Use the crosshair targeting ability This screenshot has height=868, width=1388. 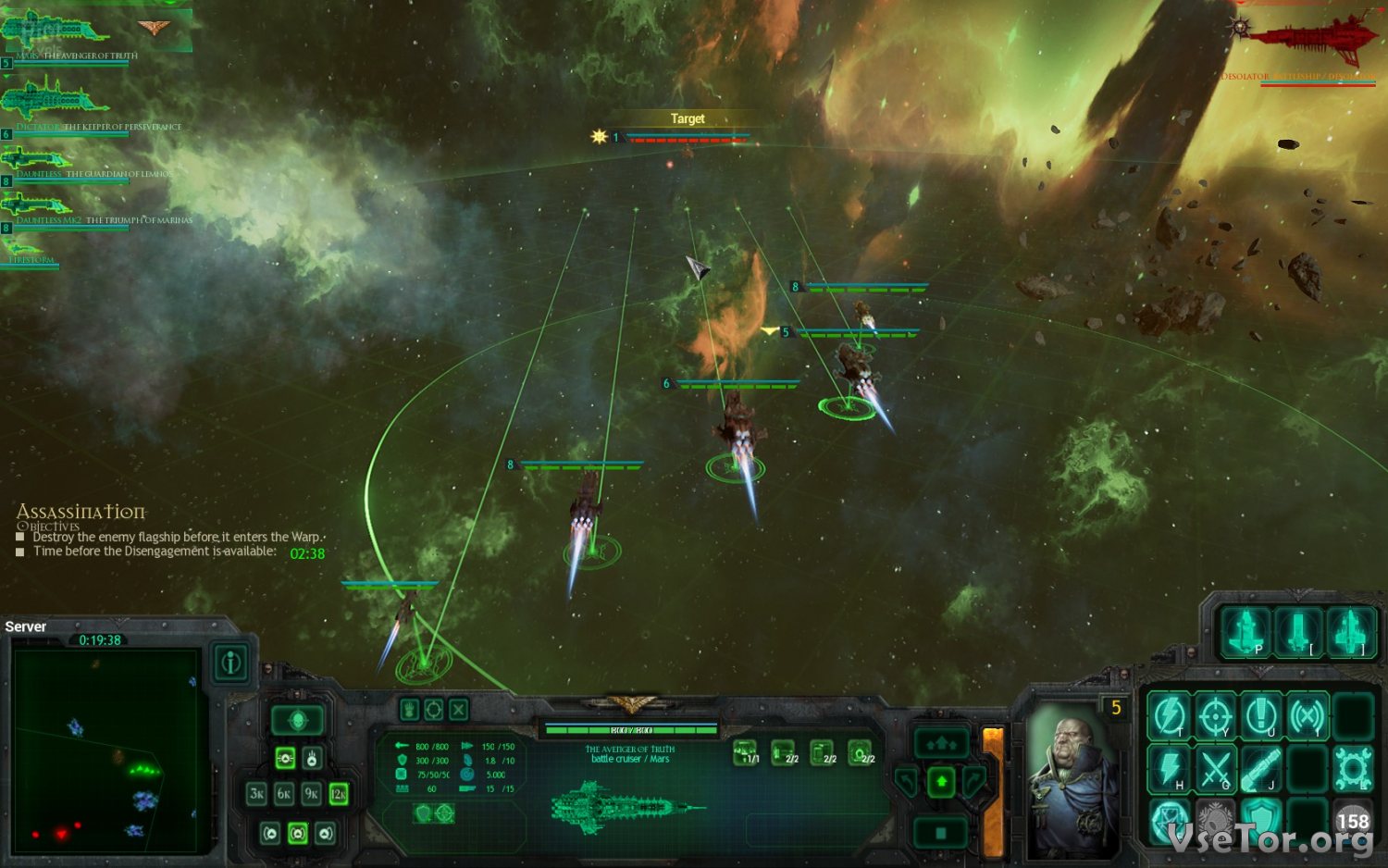pos(1215,715)
